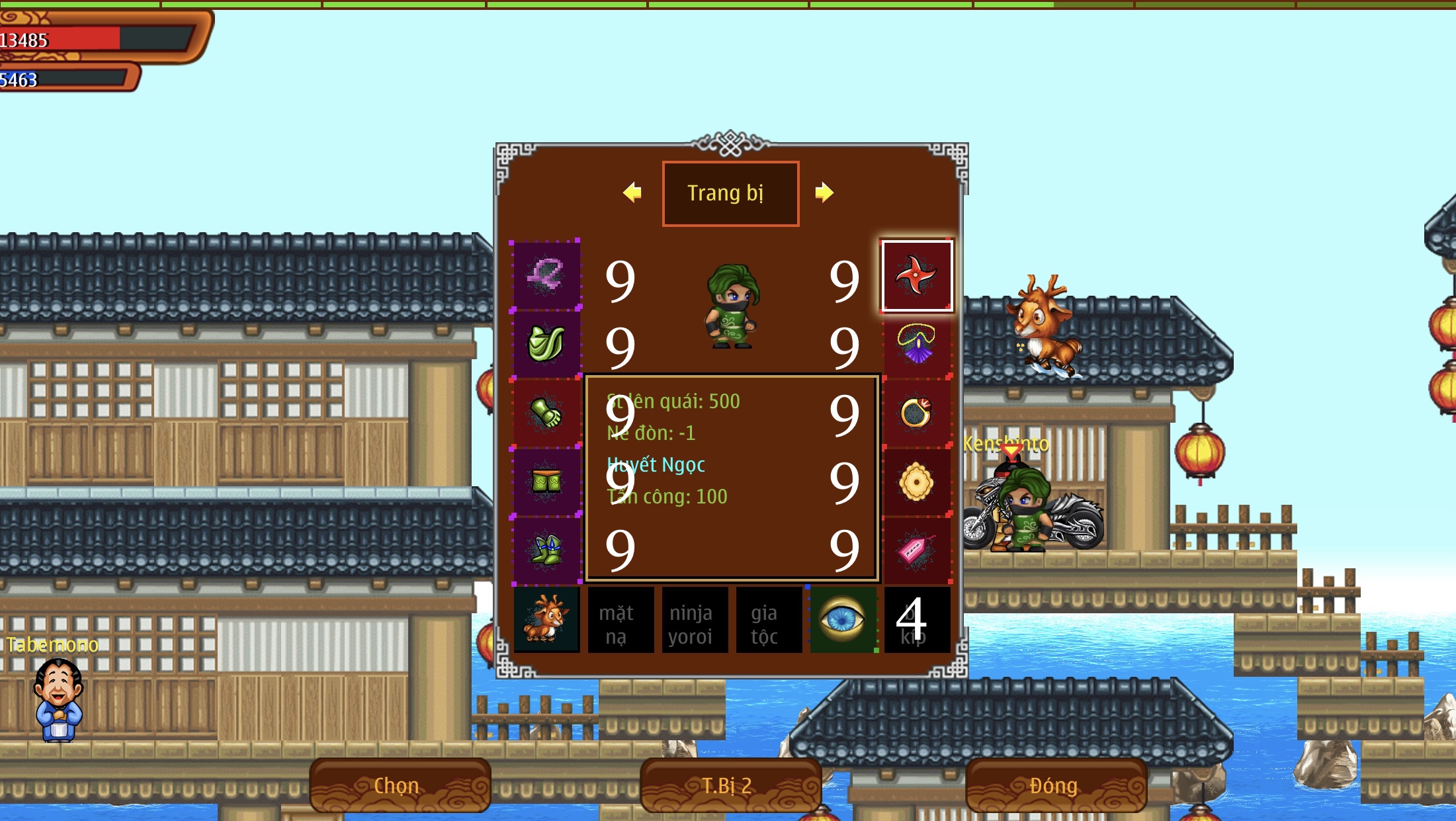Select the red shuriken weapon slot
The width and height of the screenshot is (1456, 821).
pyautogui.click(x=916, y=276)
